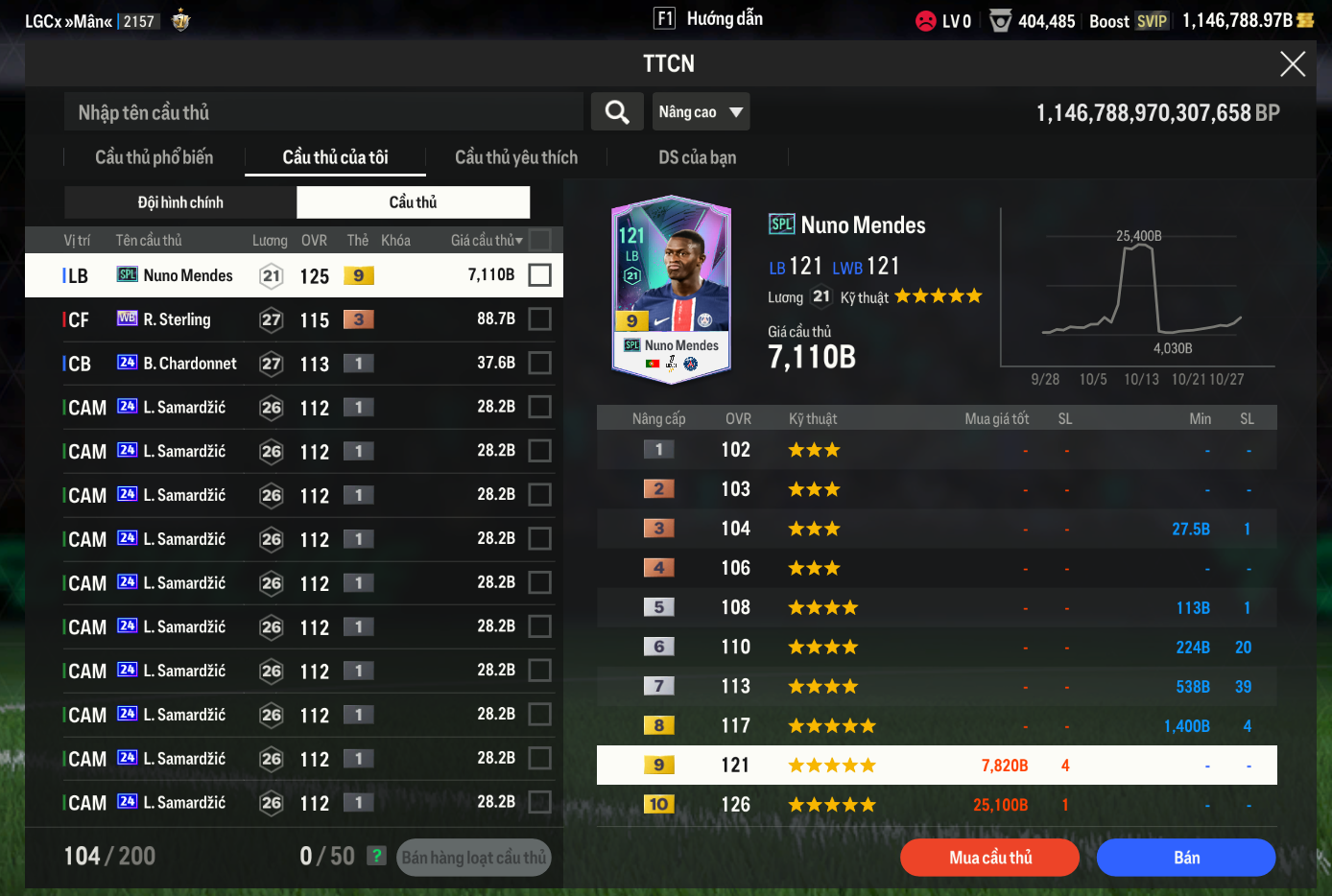
Task: Toggle the select-all checkbox in the list header
Action: 540,240
